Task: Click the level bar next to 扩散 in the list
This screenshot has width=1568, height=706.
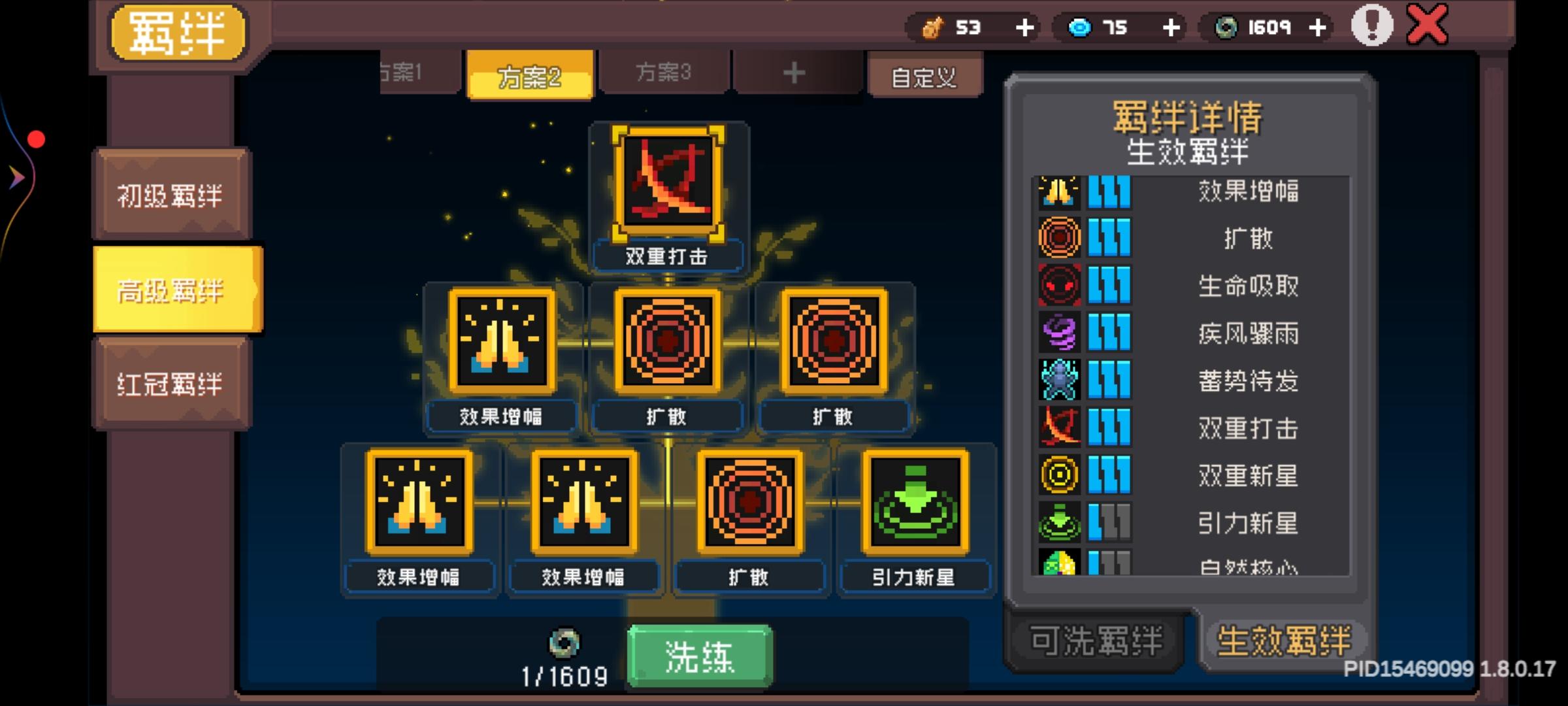Action: click(x=1110, y=237)
